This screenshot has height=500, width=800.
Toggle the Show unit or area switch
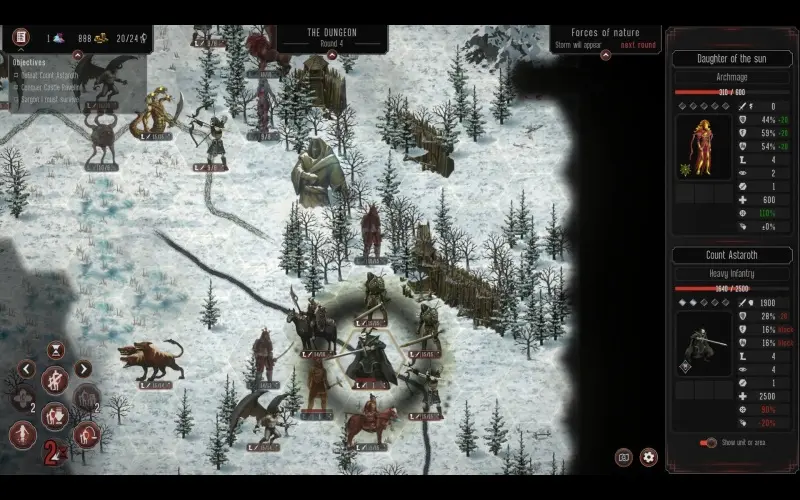[x=709, y=442]
